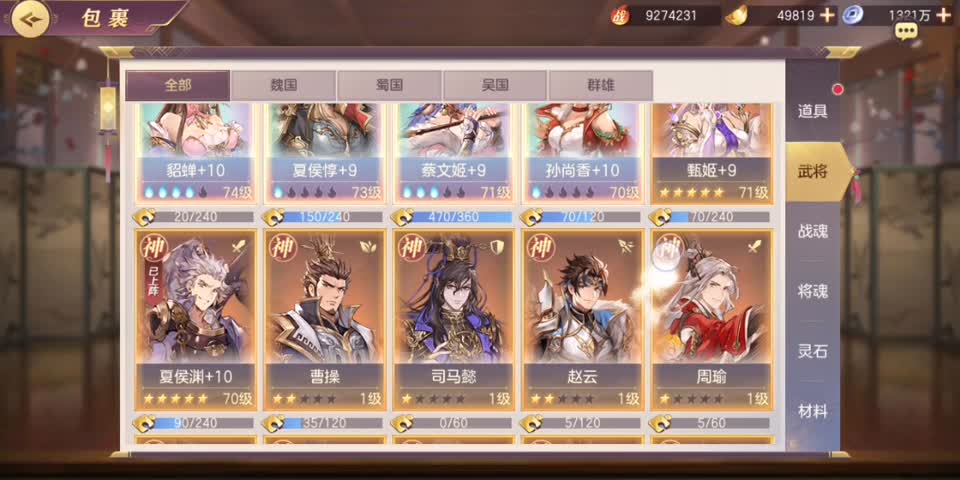Switch to the 吴国 faction tab

(495, 86)
